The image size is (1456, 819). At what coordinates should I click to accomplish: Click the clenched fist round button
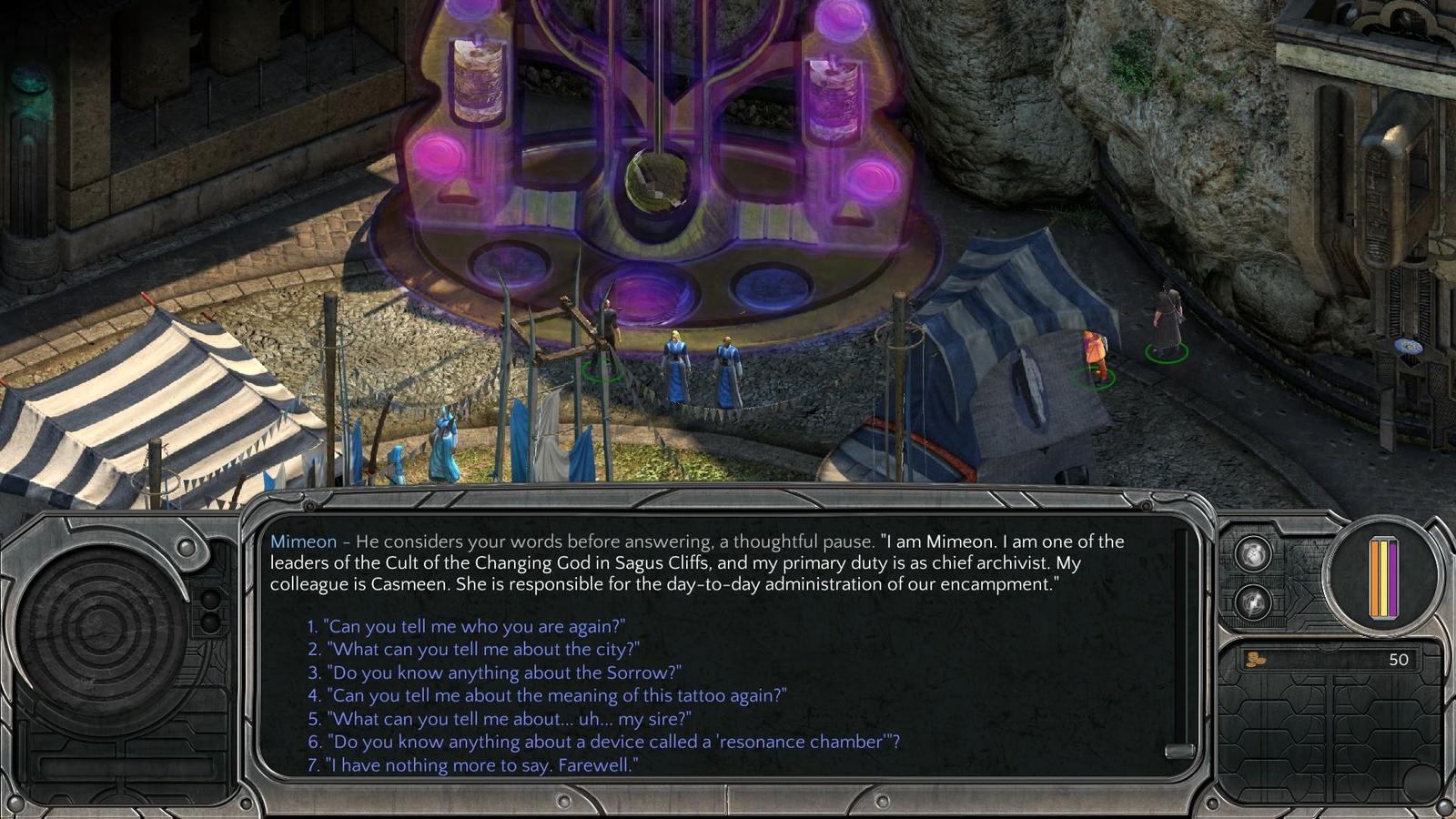1252,553
